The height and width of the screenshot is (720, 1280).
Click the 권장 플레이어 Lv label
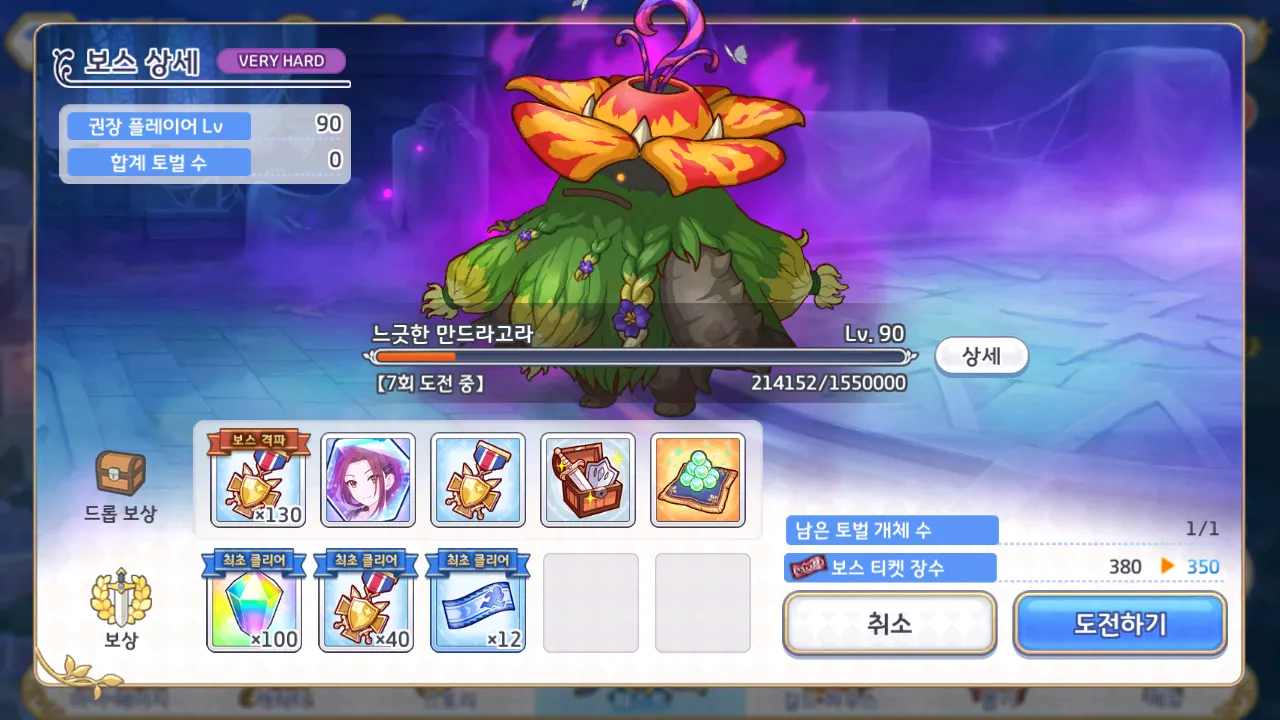point(155,125)
